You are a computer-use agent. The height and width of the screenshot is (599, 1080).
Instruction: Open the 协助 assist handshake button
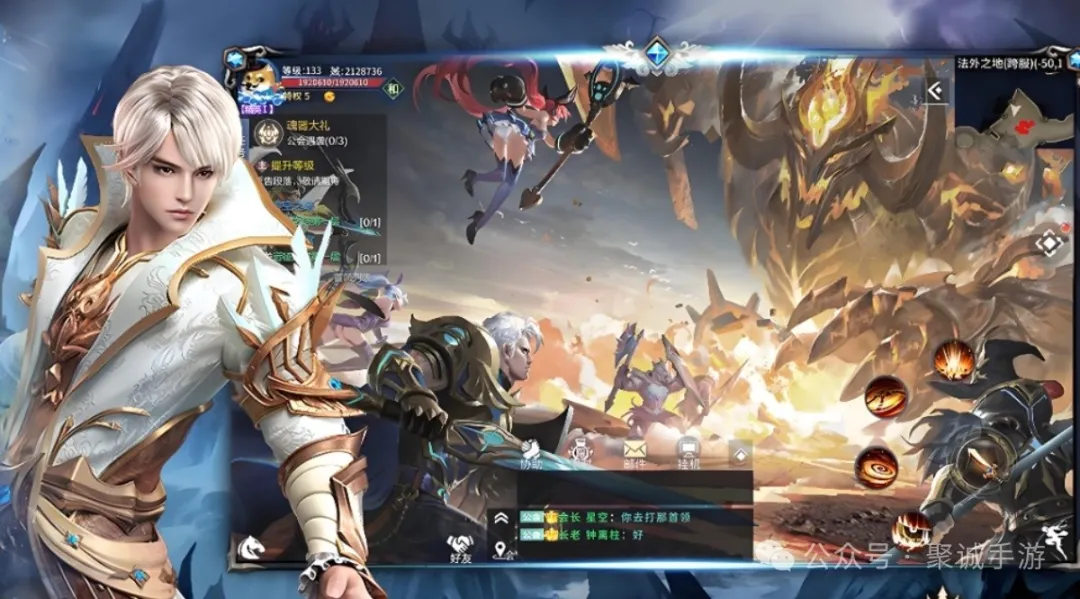click(531, 455)
